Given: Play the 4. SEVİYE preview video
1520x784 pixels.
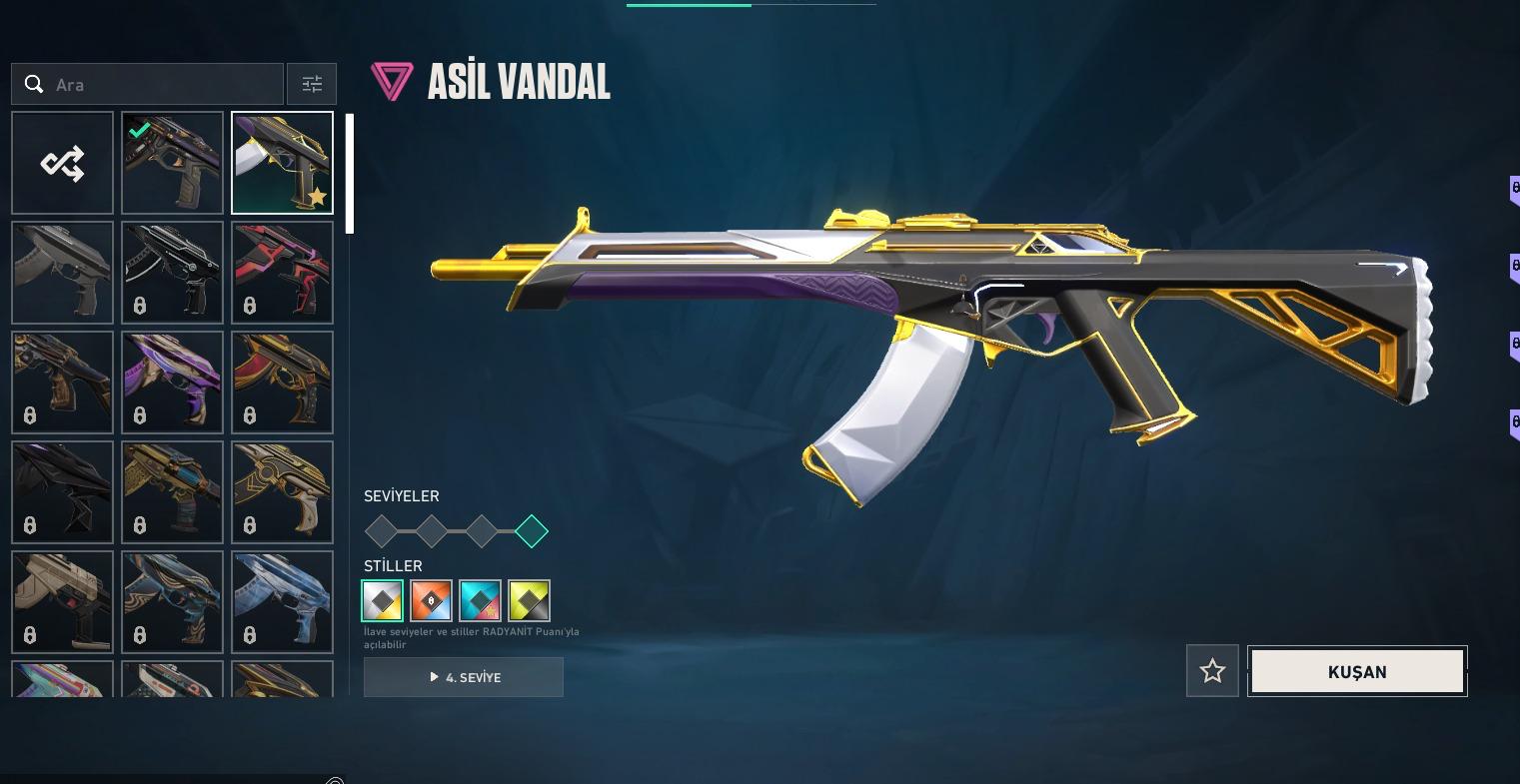Looking at the screenshot, I should [x=464, y=677].
